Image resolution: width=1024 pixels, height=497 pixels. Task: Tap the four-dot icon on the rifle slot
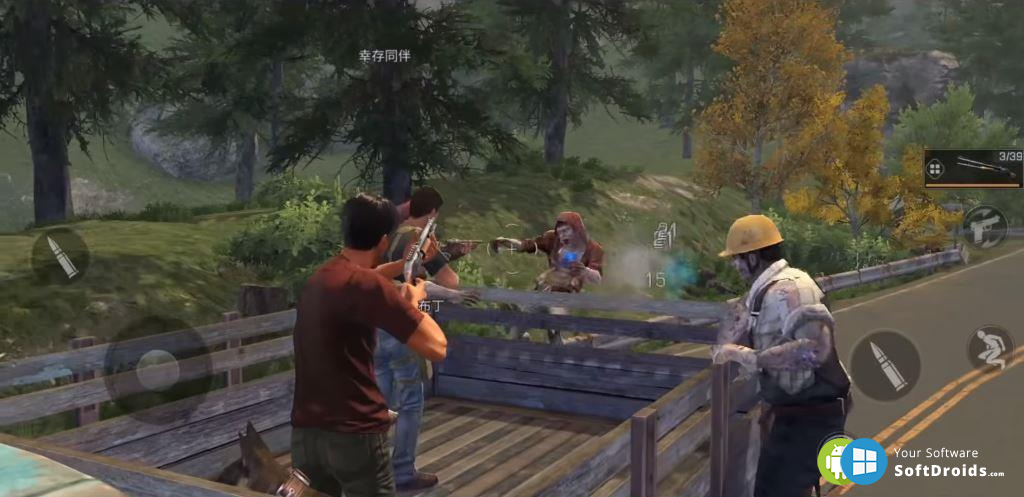(x=935, y=169)
